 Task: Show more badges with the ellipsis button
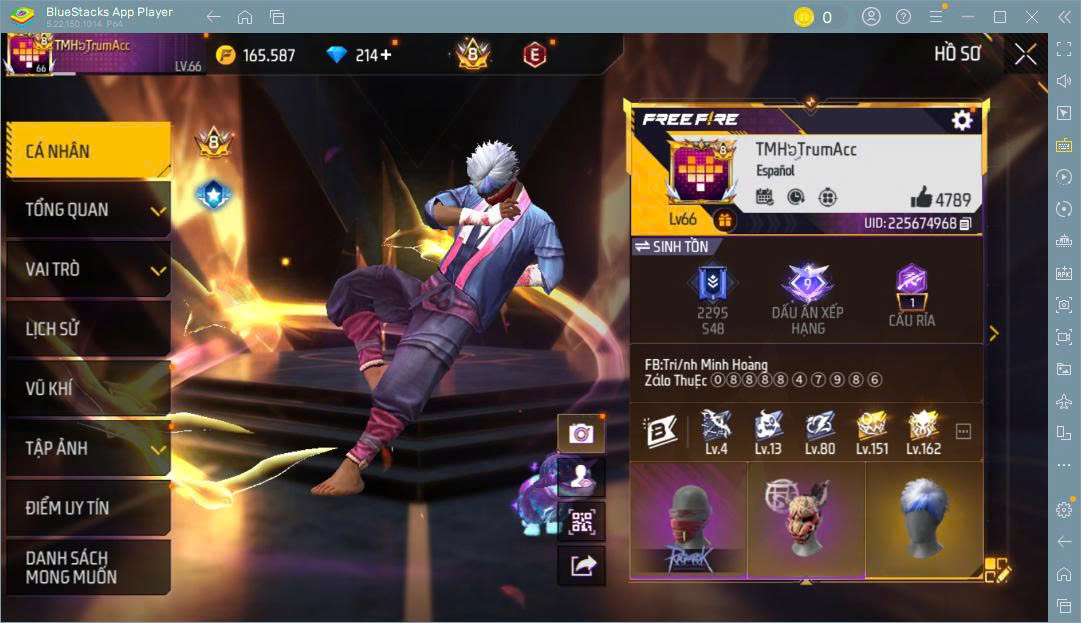[963, 432]
